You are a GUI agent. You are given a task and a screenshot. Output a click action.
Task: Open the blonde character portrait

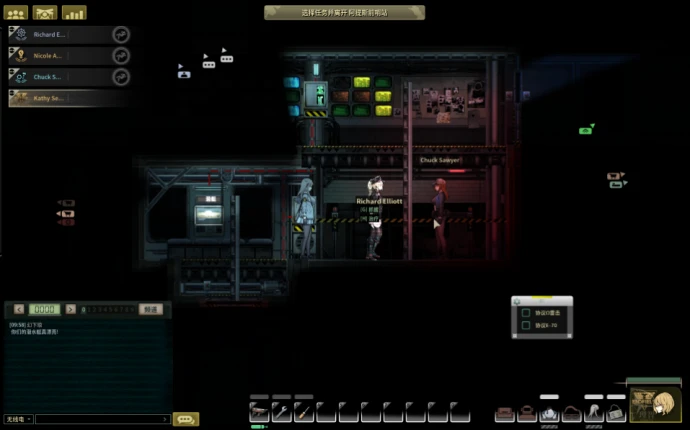point(659,403)
